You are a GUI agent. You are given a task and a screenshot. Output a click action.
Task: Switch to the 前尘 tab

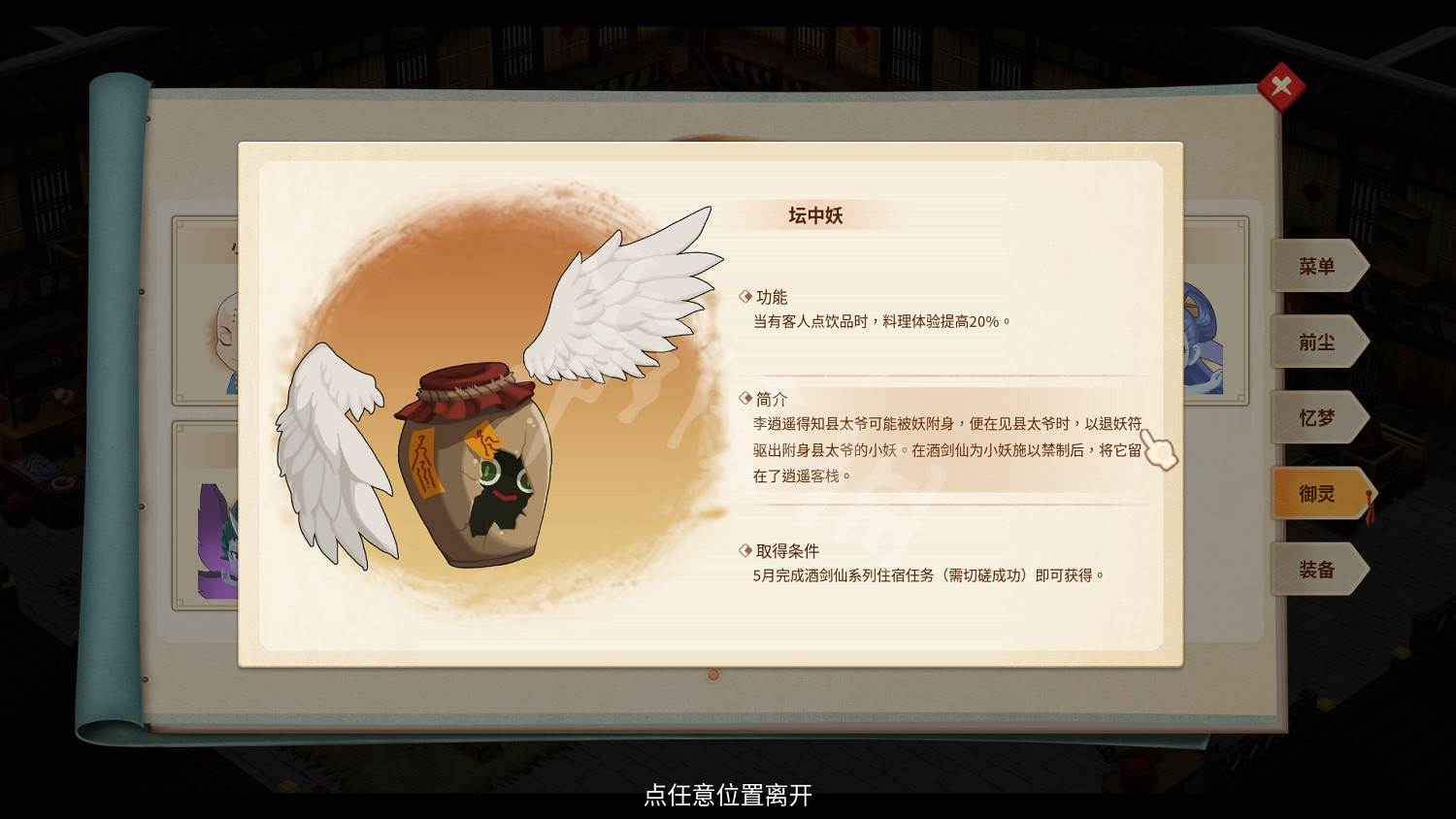coord(1318,342)
